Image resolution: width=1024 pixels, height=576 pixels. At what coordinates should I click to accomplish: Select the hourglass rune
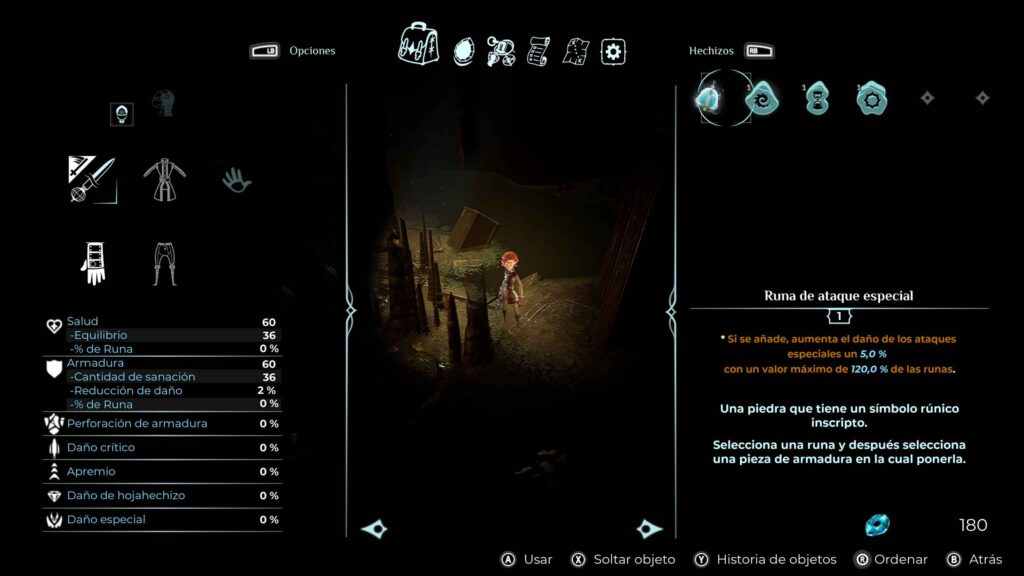click(817, 98)
